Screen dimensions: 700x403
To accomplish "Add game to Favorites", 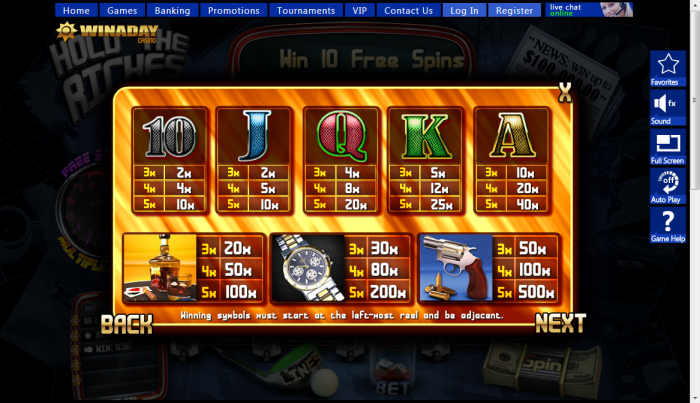I will pyautogui.click(x=665, y=69).
